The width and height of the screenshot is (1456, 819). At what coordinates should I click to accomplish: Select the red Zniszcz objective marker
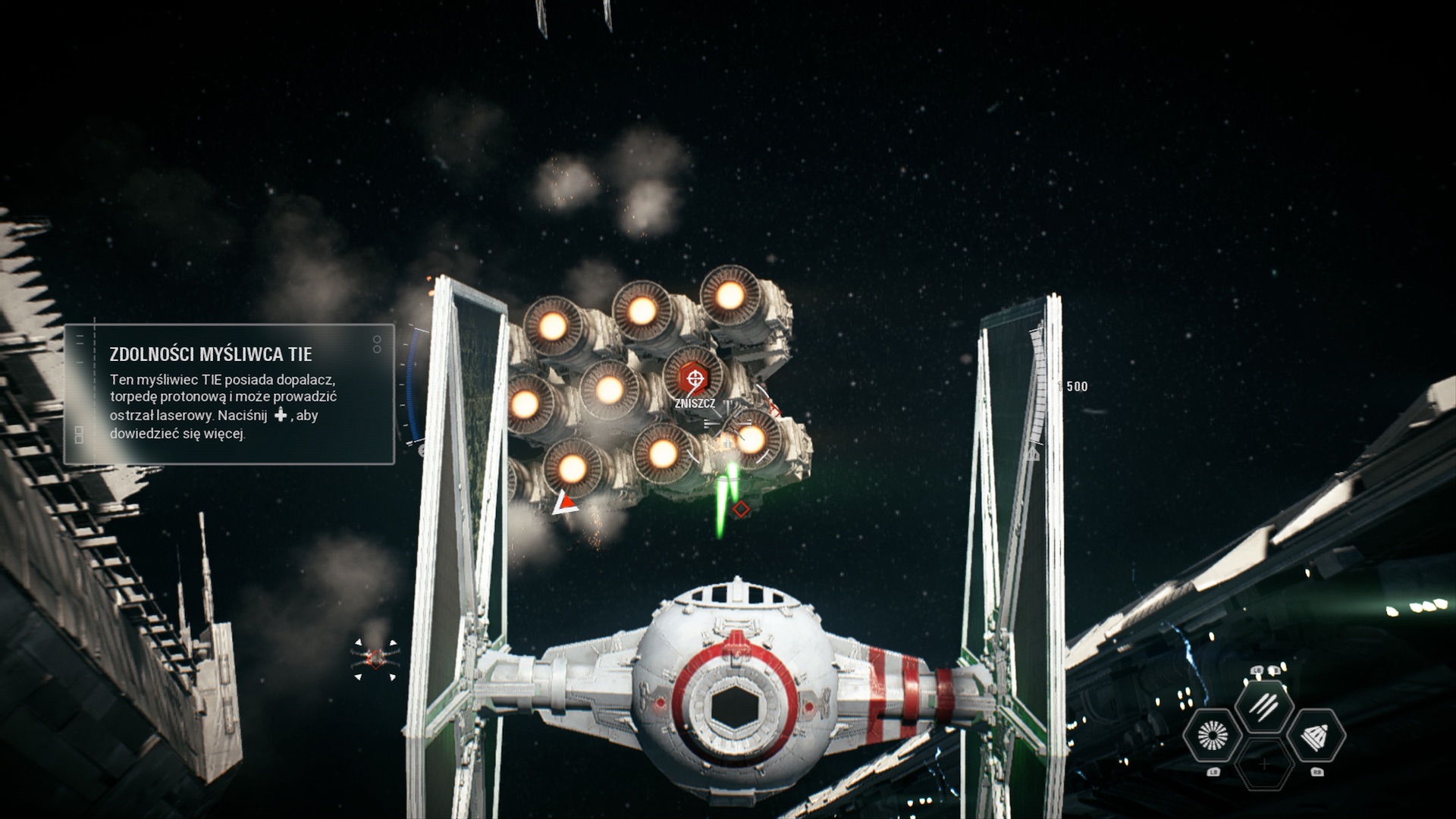click(x=694, y=377)
